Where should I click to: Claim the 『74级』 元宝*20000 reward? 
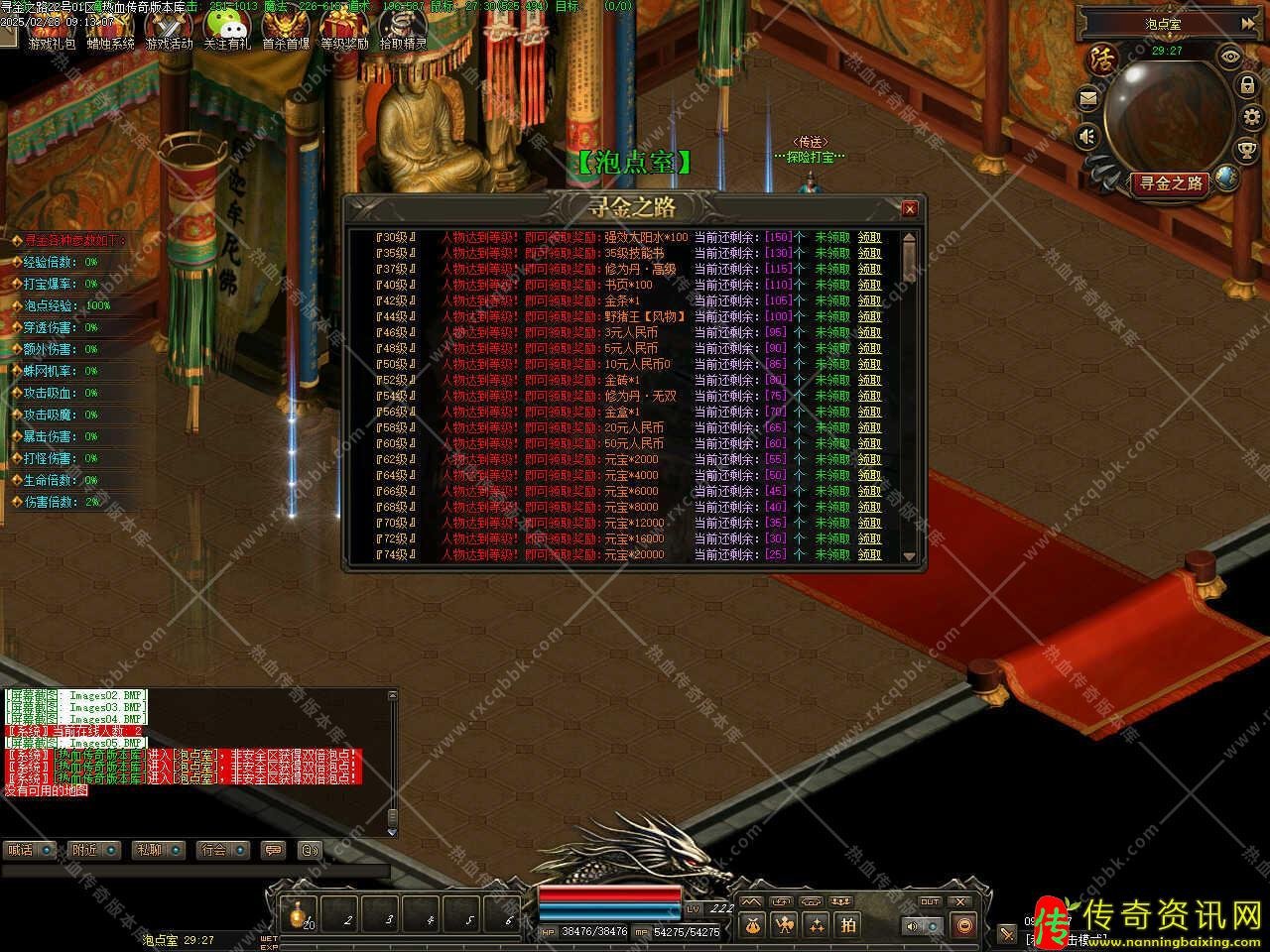click(869, 555)
